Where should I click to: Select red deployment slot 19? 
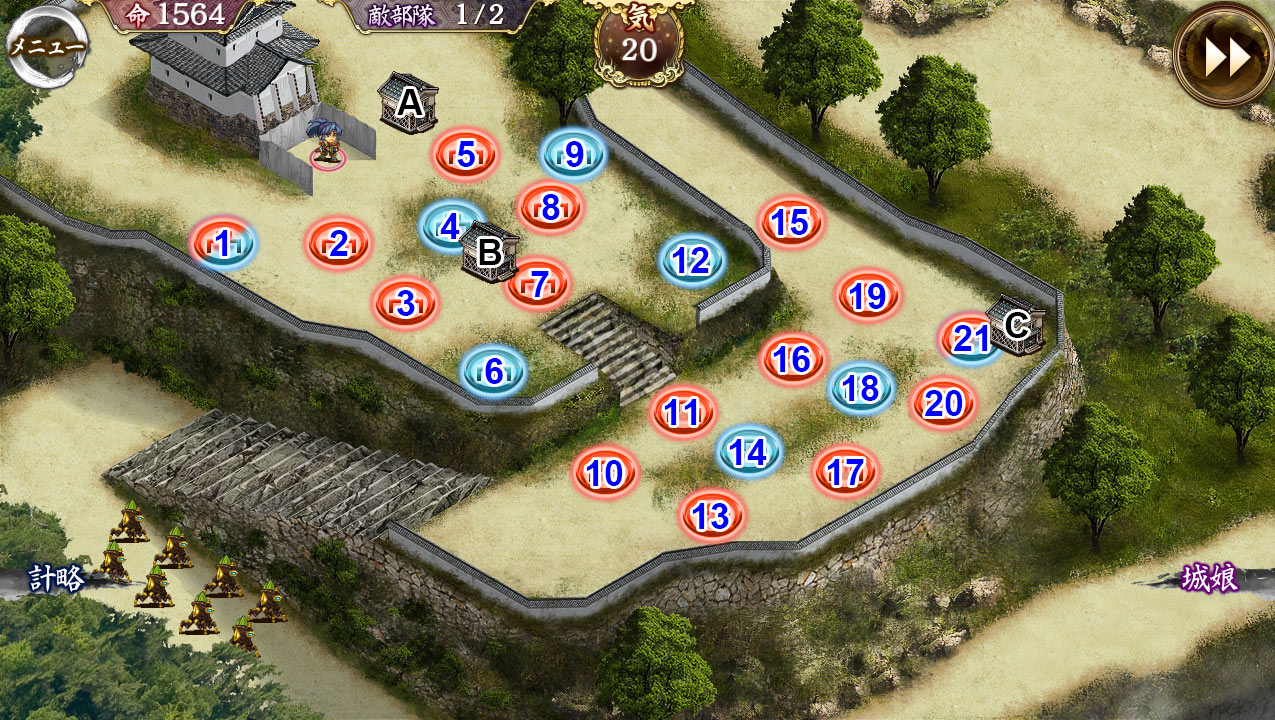click(x=868, y=295)
